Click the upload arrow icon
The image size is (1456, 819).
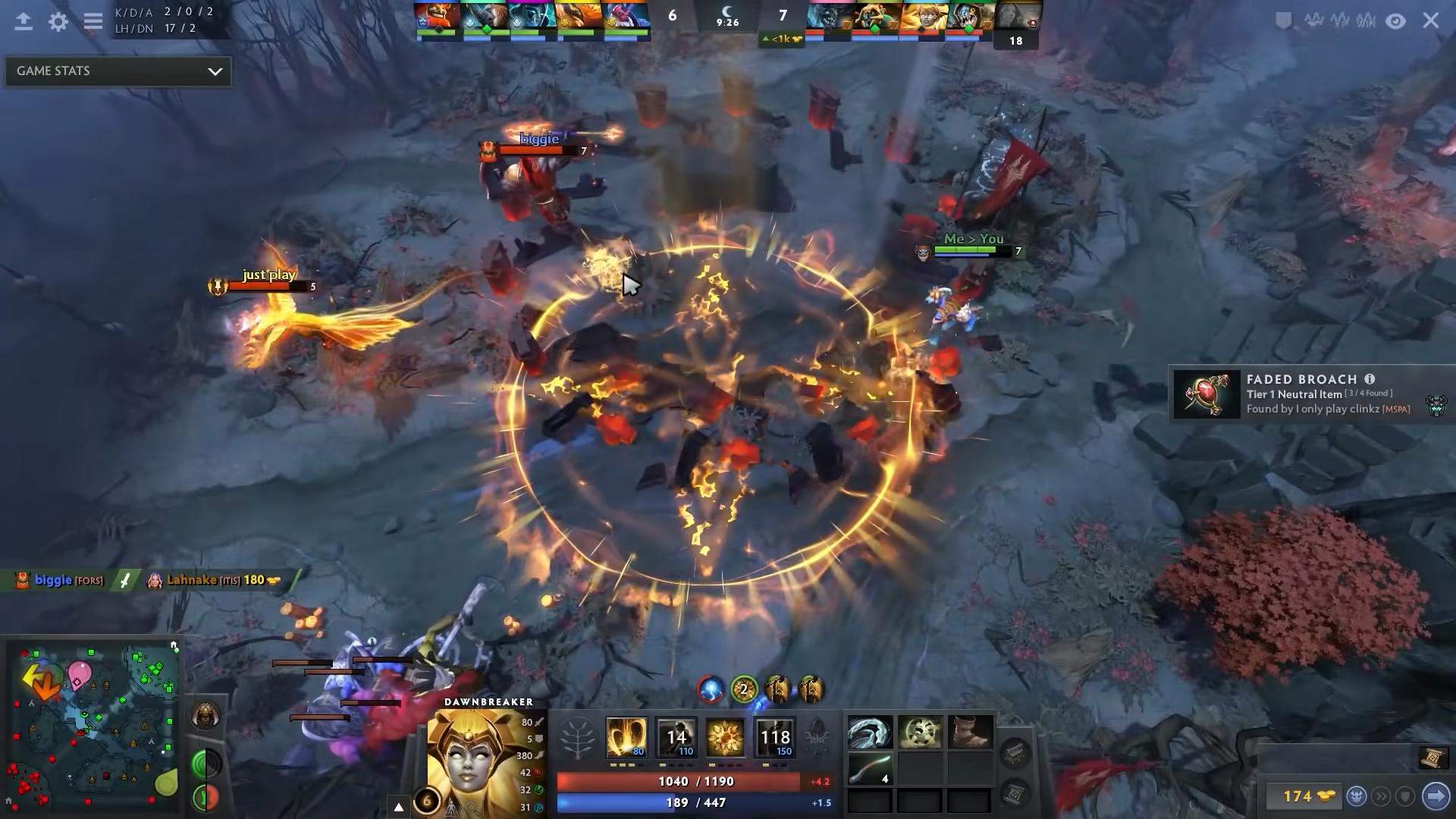coord(24,22)
